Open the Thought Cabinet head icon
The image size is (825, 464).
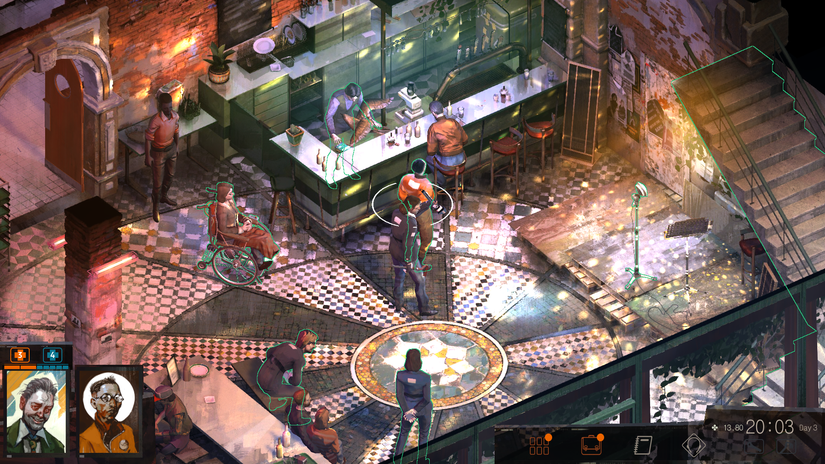(694, 445)
